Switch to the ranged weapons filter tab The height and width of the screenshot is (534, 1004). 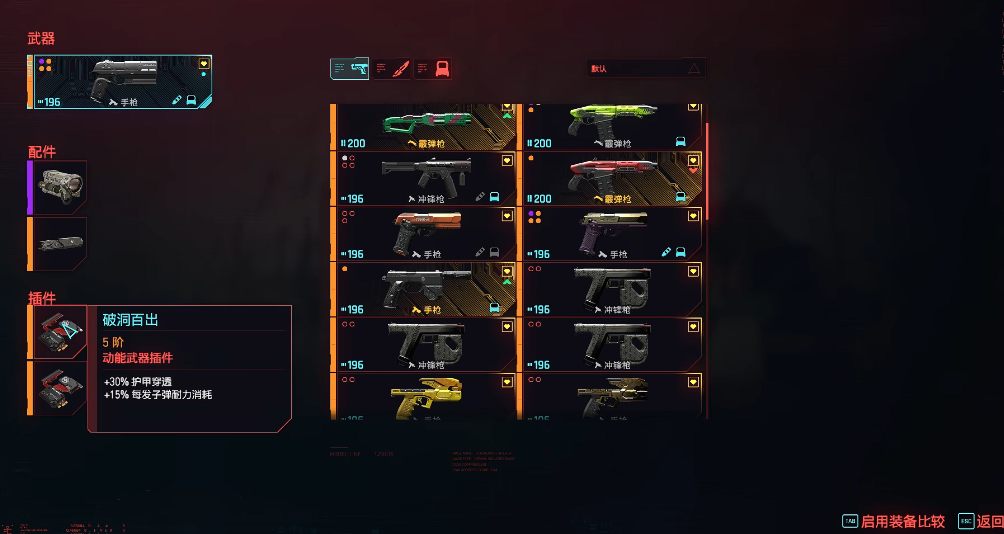(x=350, y=68)
